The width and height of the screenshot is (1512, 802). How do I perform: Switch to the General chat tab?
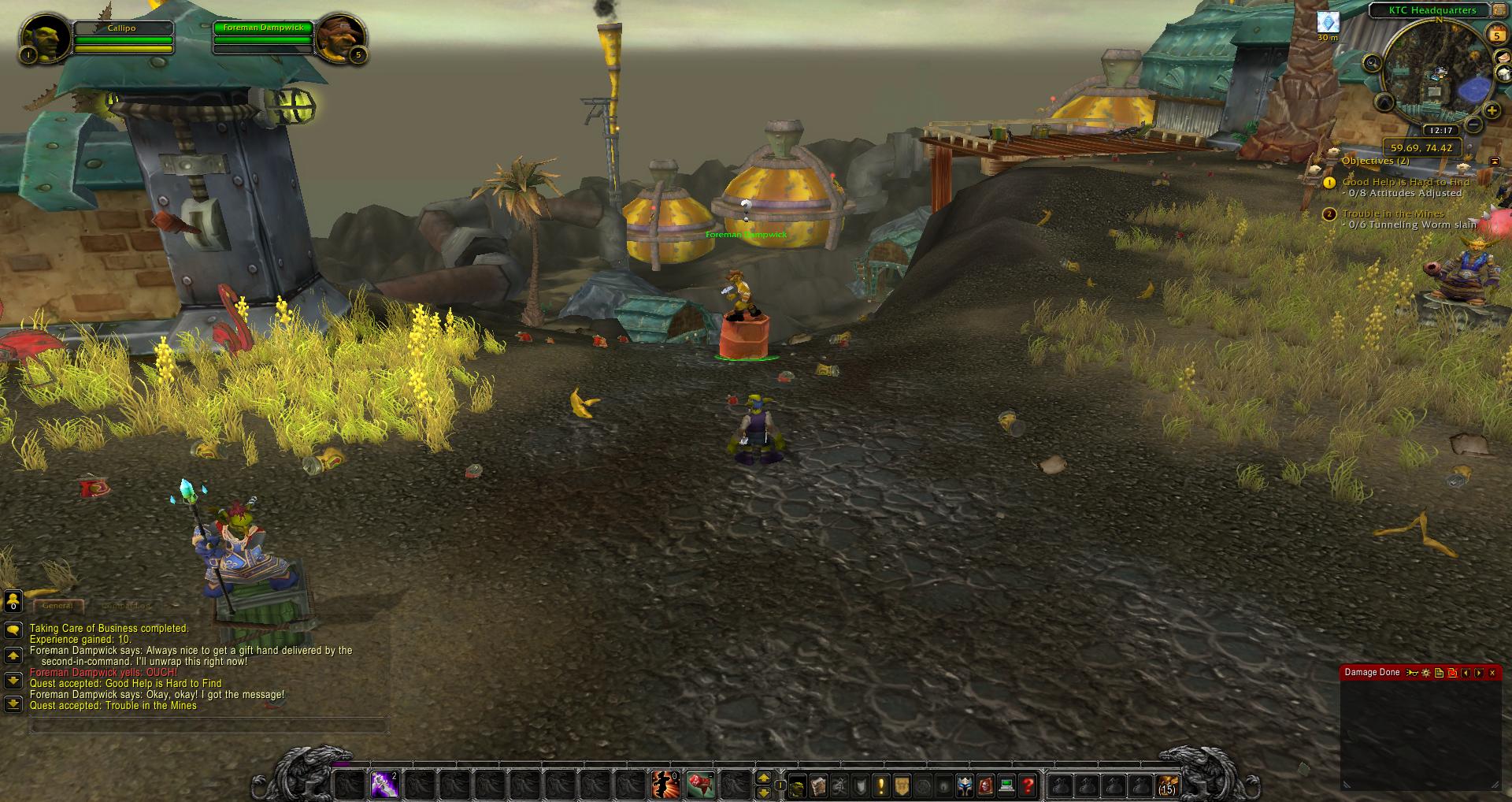point(57,606)
